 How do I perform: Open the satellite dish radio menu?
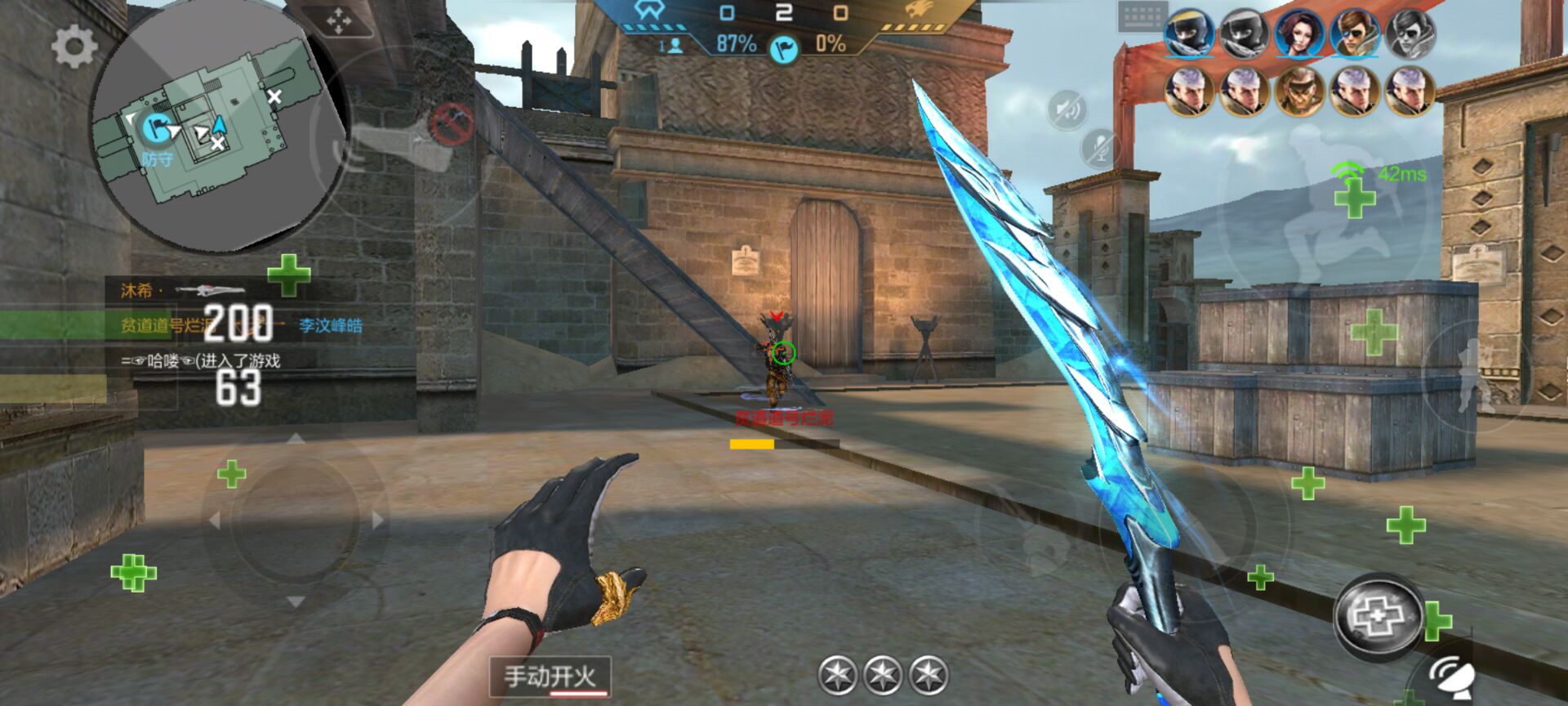pyautogui.click(x=1450, y=677)
